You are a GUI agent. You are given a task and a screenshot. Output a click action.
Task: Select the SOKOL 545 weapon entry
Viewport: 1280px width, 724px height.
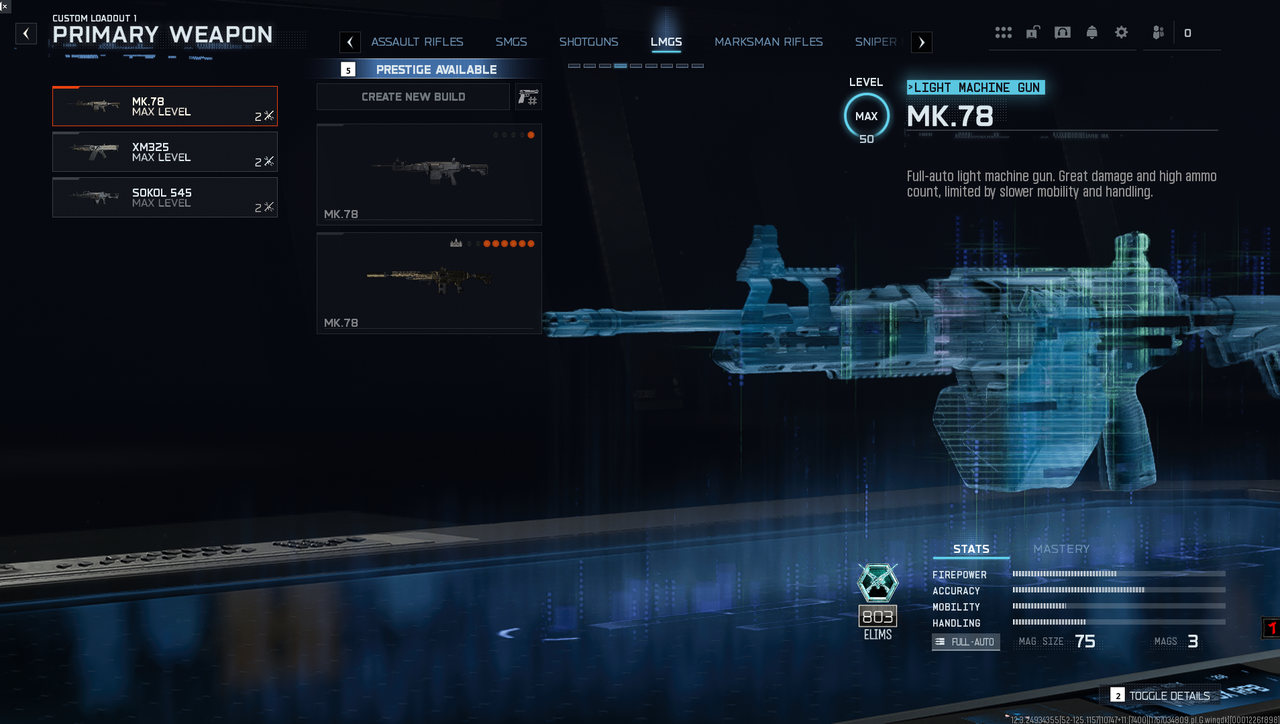tap(165, 197)
